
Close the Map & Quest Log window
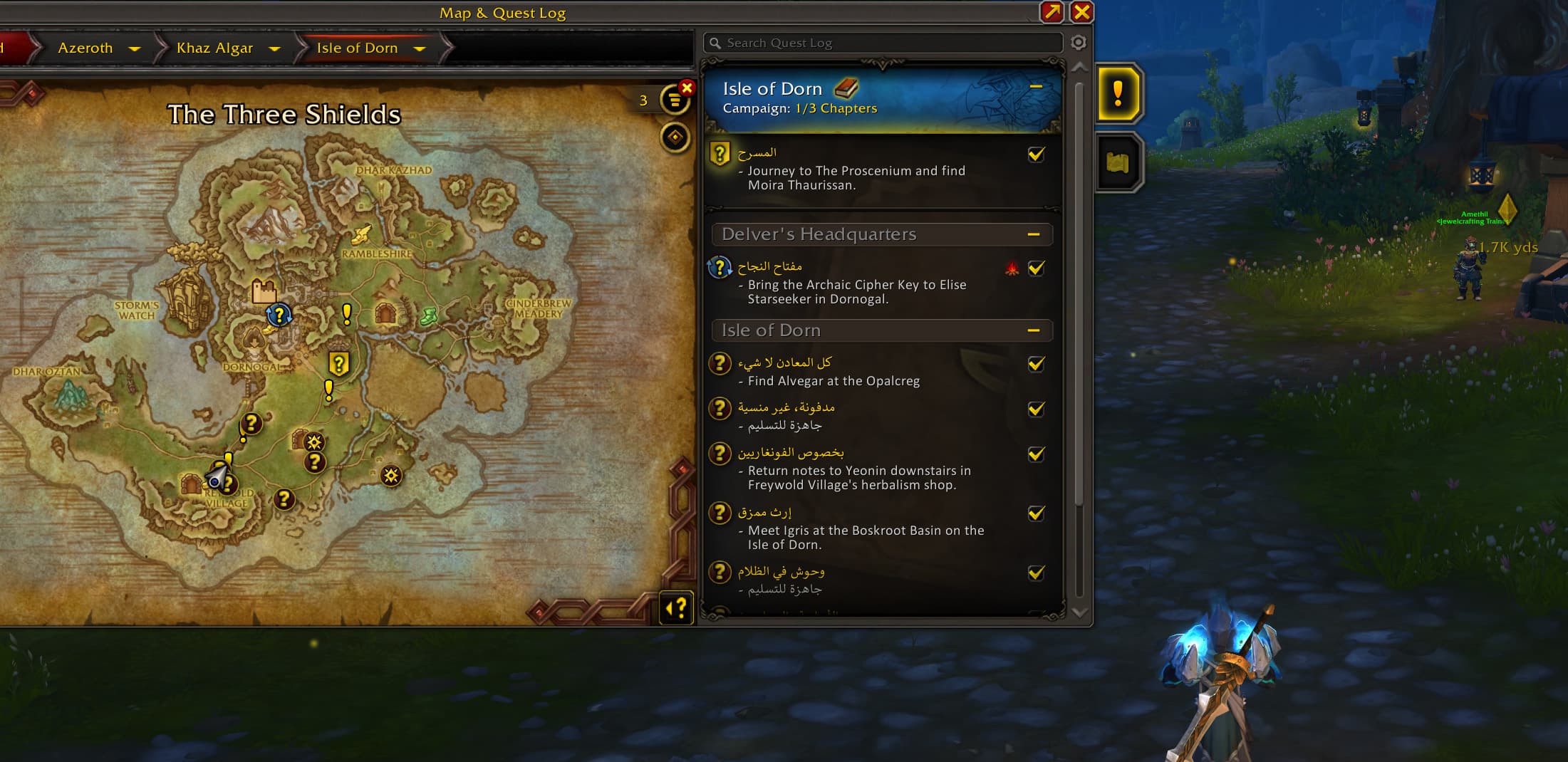(1081, 12)
